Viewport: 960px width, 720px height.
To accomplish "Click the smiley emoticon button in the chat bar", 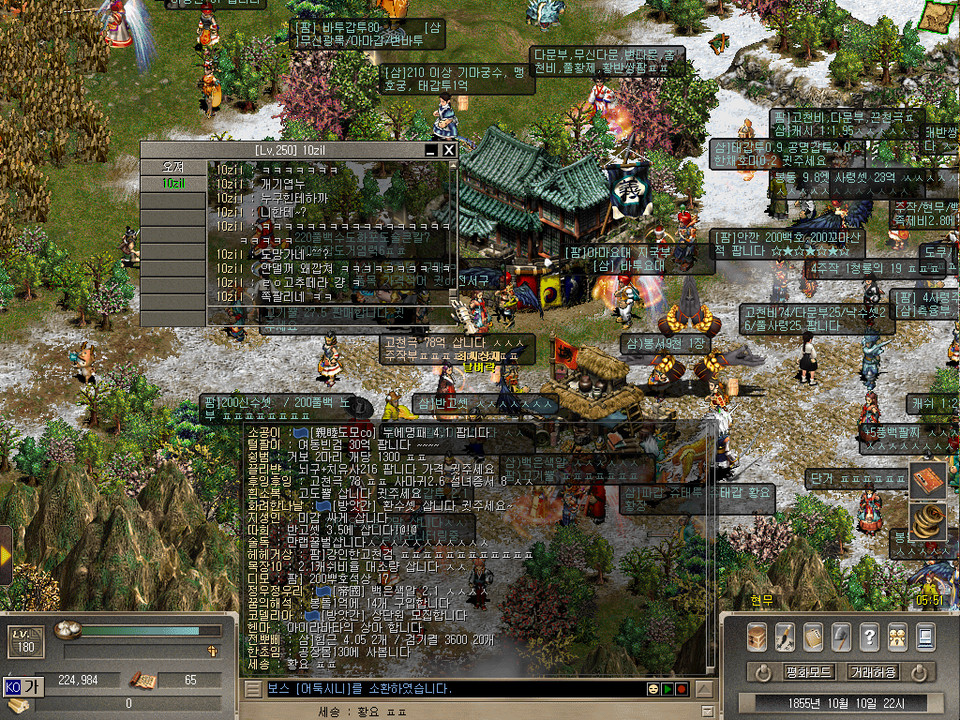I will [653, 689].
